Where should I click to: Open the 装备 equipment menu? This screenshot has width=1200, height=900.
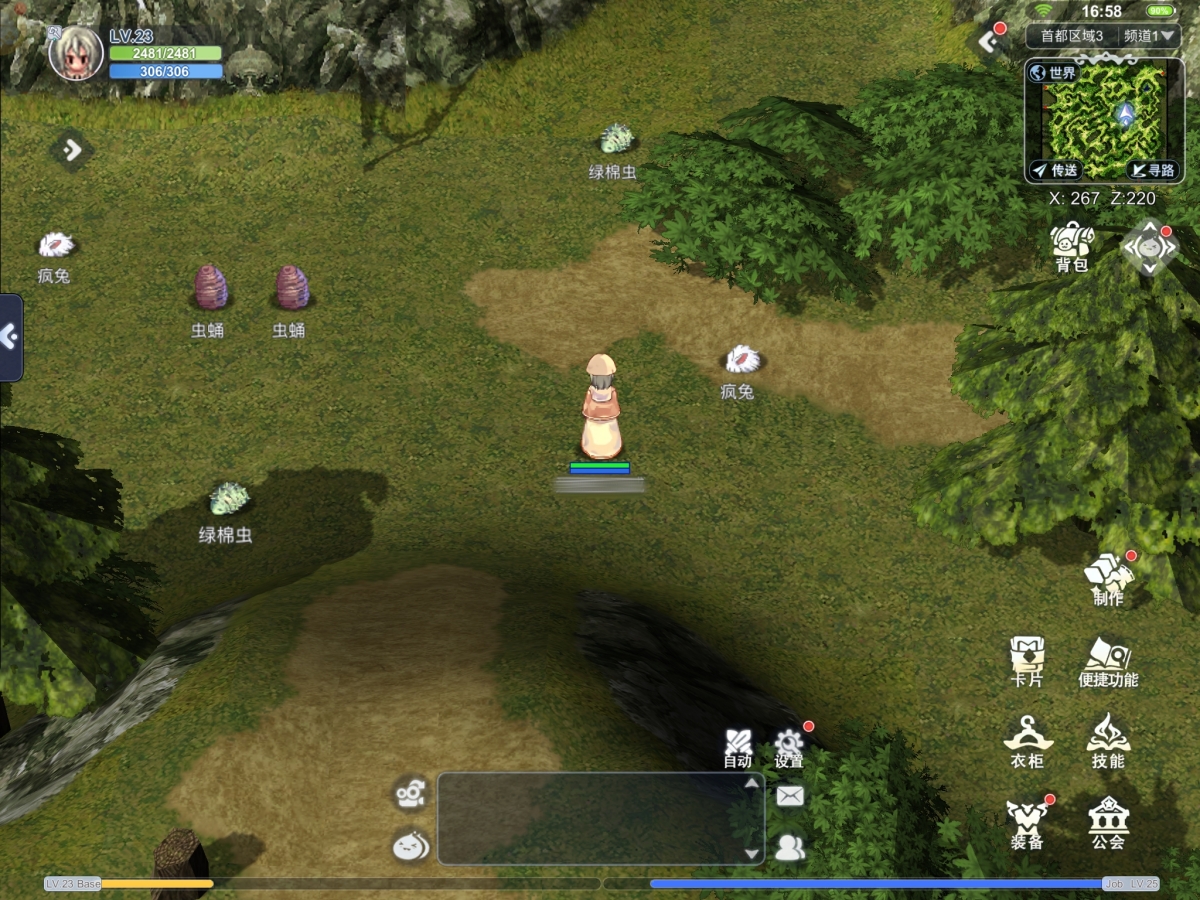pos(1027,823)
